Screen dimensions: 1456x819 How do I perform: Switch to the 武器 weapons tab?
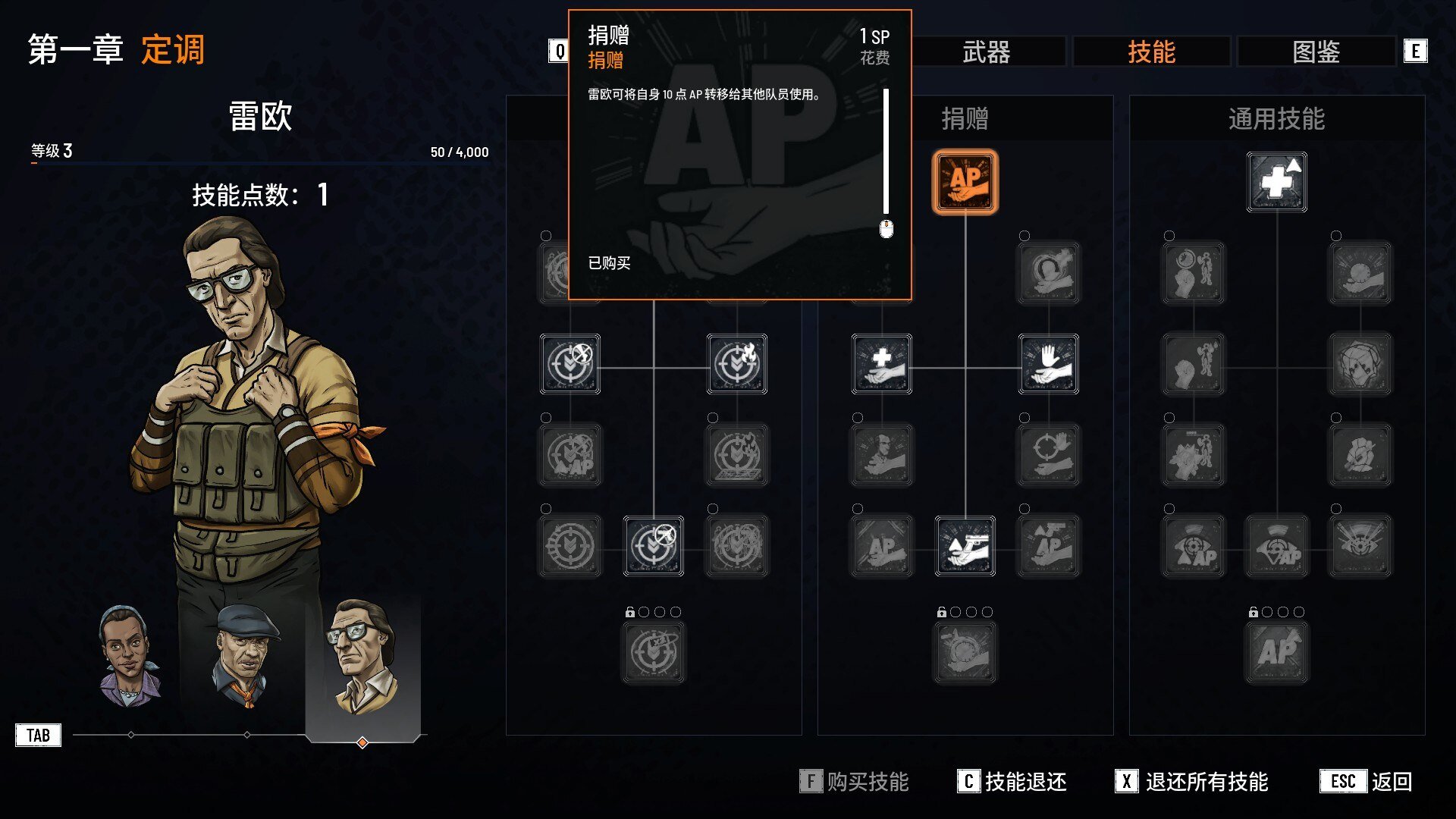tap(986, 52)
